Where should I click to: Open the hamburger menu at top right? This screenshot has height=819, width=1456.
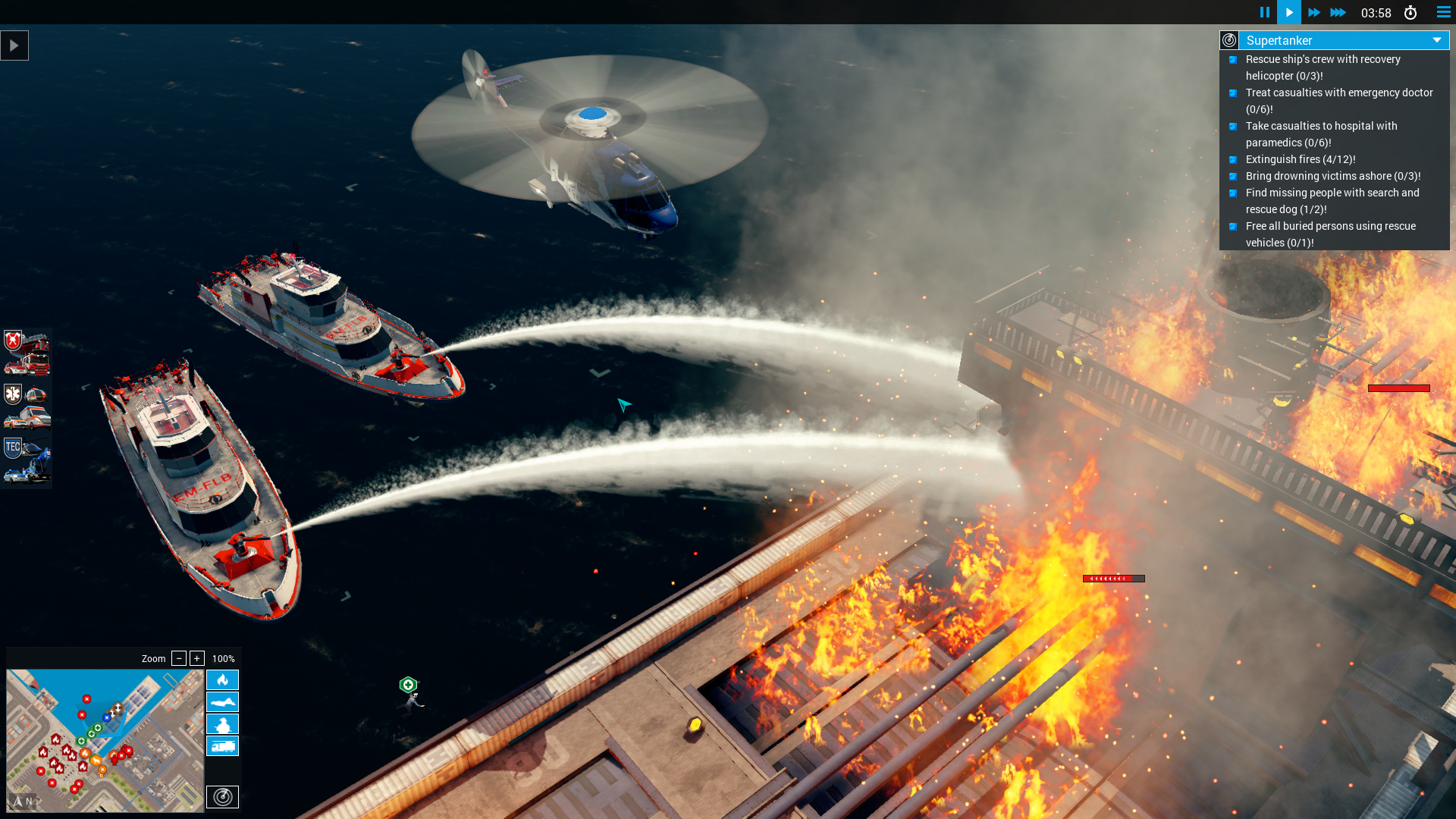[x=1443, y=12]
